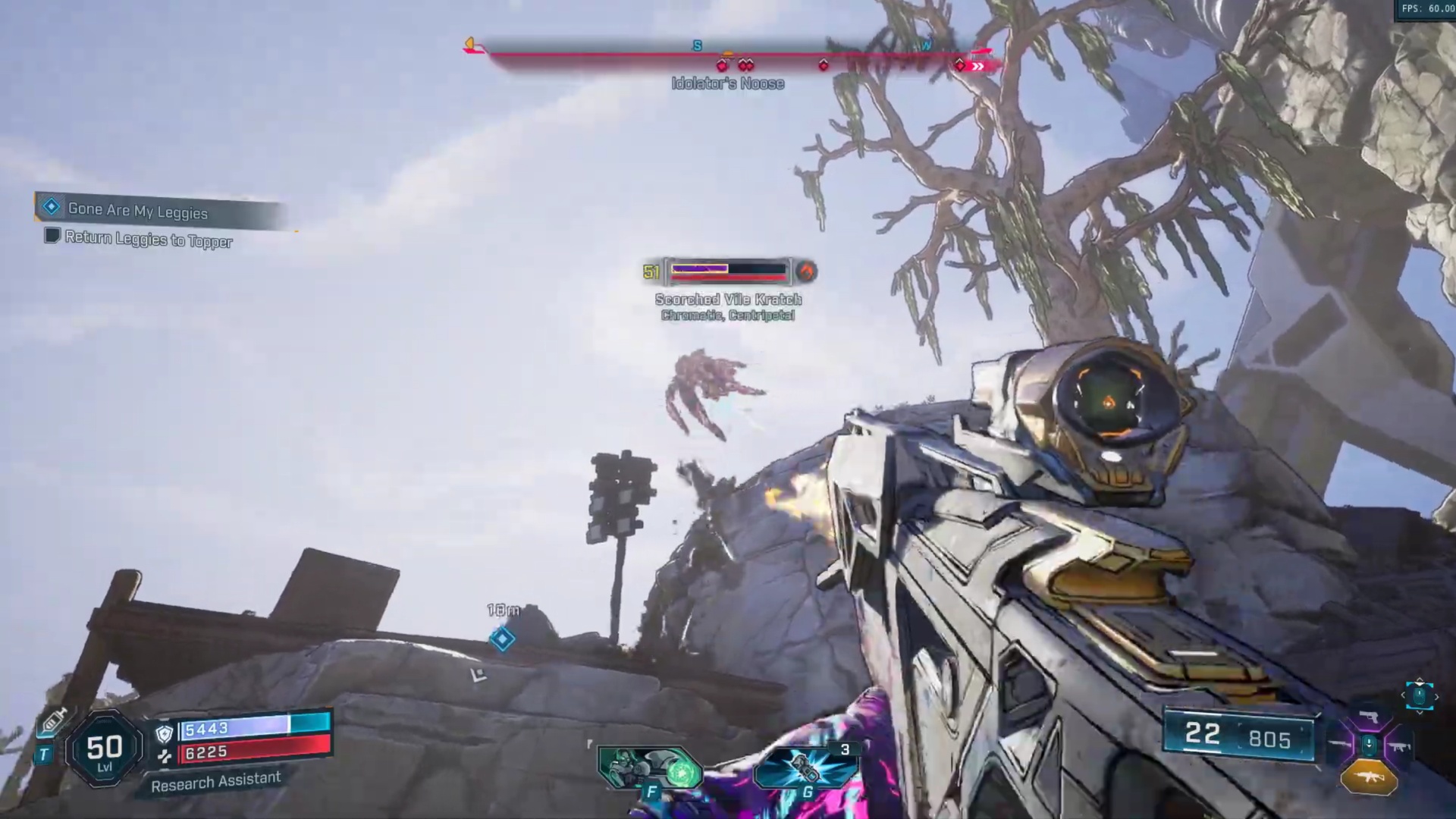Select the blue diamond quest waypoint marker
The width and height of the screenshot is (1456, 819).
pos(502,639)
